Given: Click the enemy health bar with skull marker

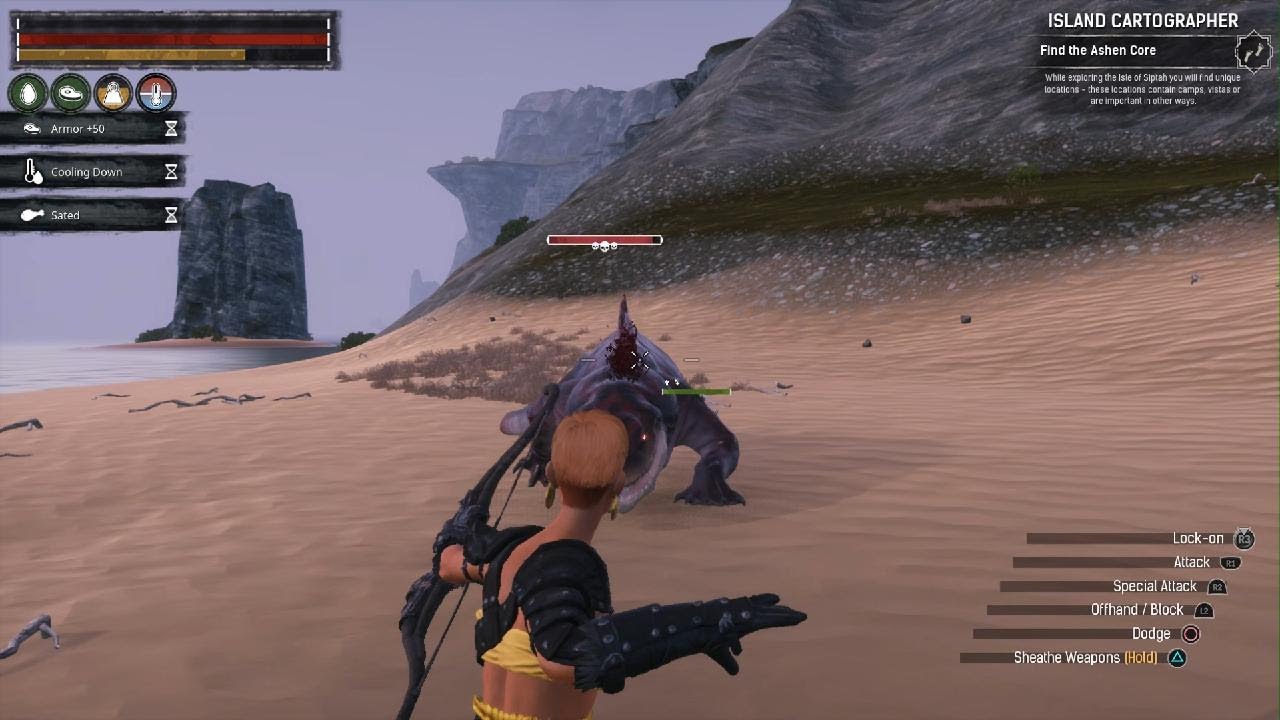Looking at the screenshot, I should click(605, 239).
